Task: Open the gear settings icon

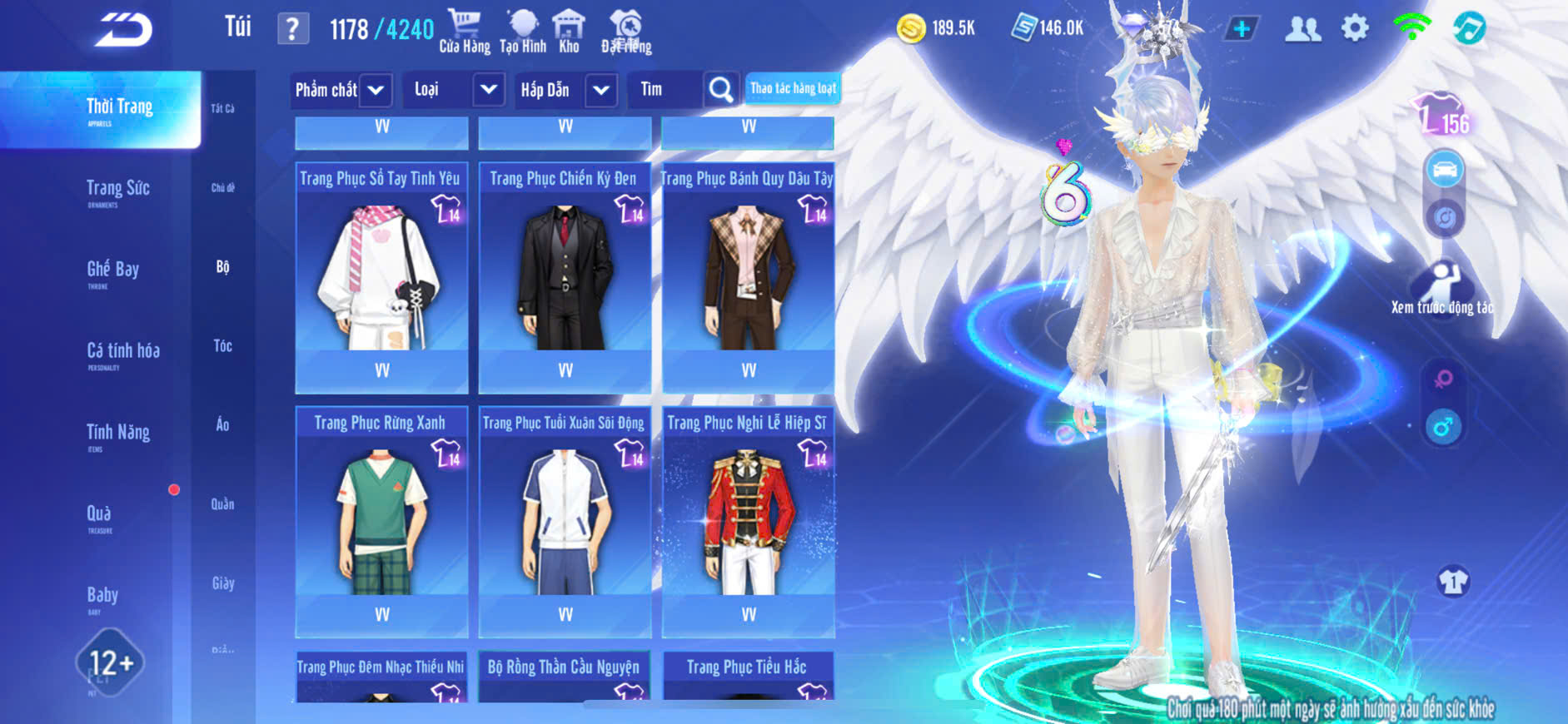Action: [1355, 28]
